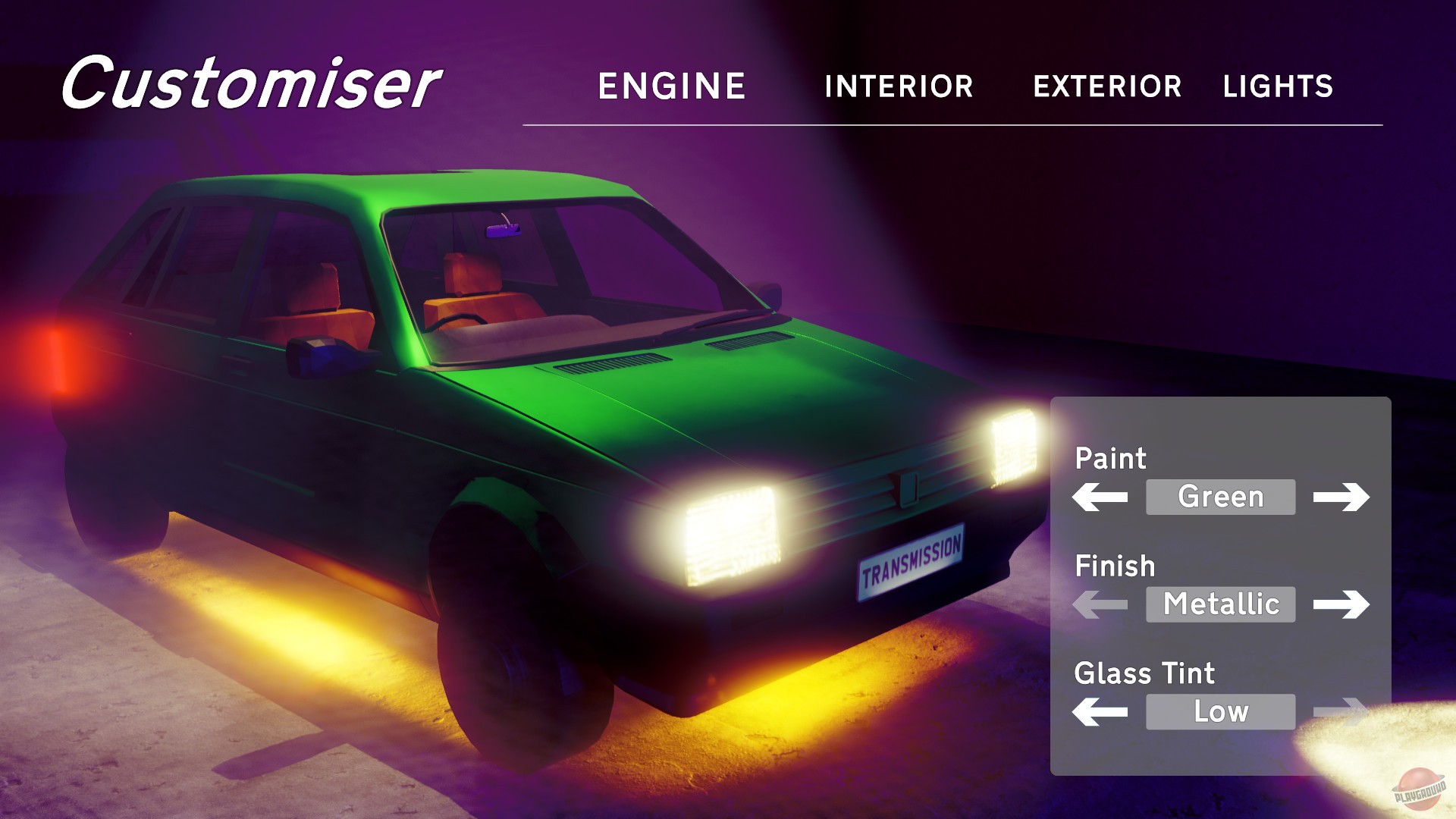Click the Glass Tint section heading
The width and height of the screenshot is (1456, 819).
point(1145,673)
